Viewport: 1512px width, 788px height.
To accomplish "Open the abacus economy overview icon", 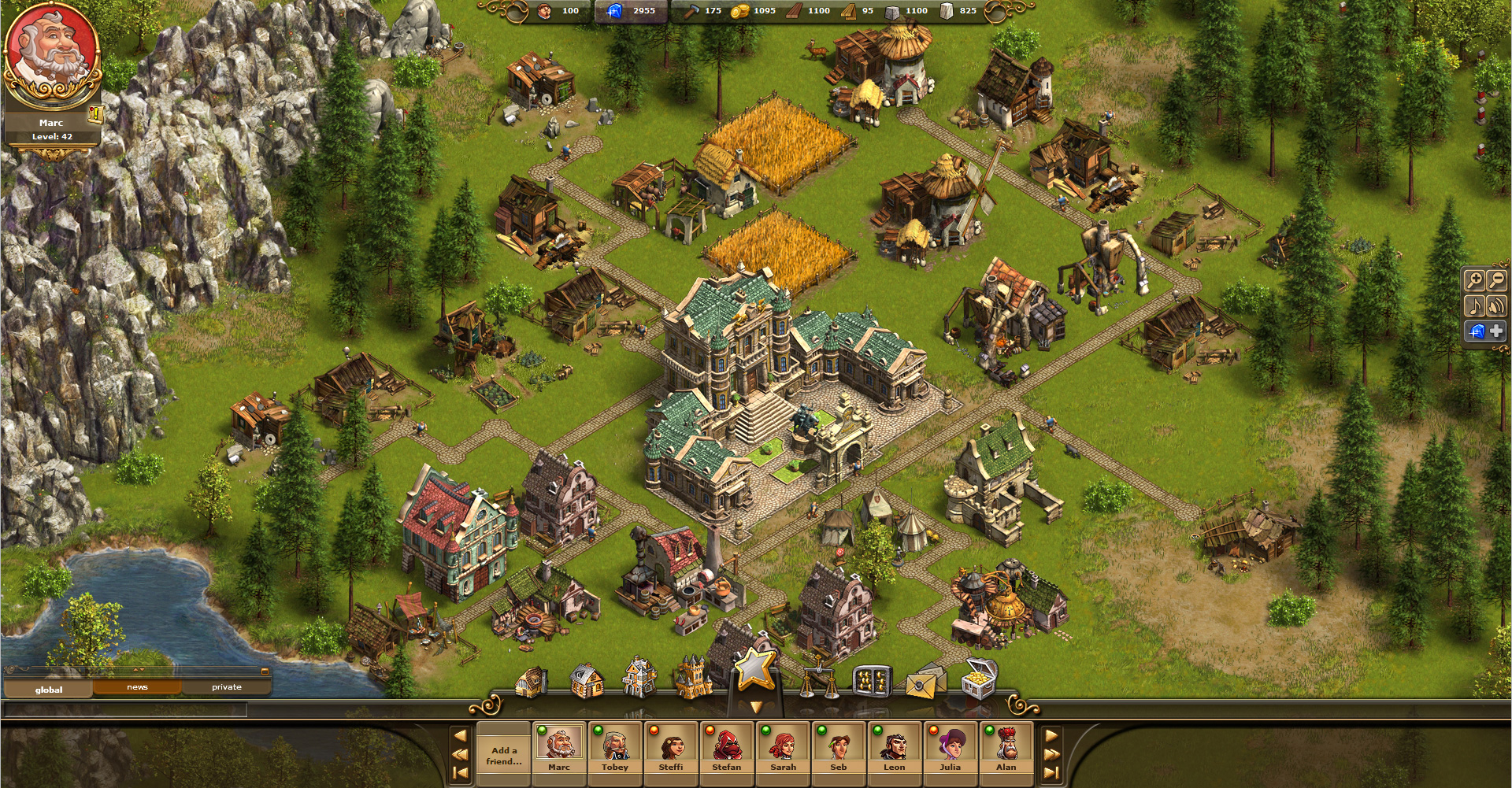I will pyautogui.click(x=873, y=682).
